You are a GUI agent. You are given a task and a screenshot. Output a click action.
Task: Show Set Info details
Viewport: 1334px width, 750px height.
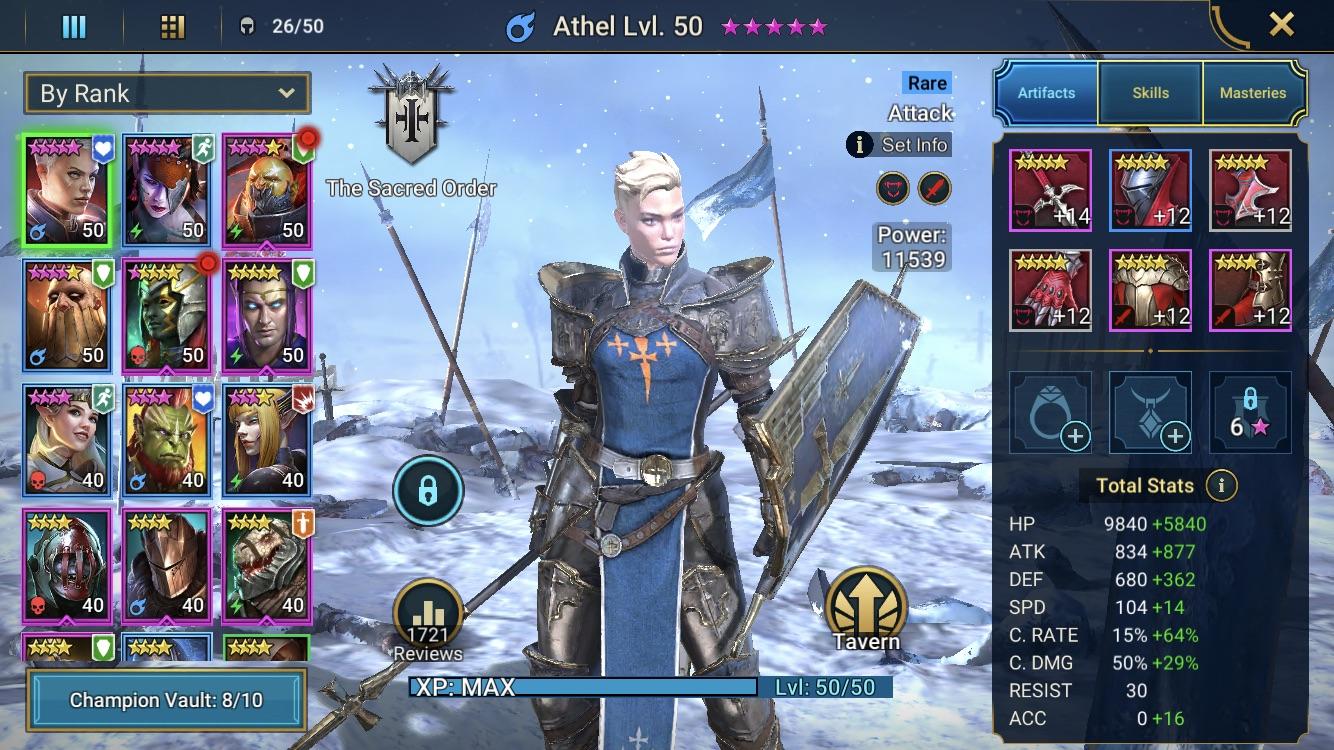click(x=898, y=145)
